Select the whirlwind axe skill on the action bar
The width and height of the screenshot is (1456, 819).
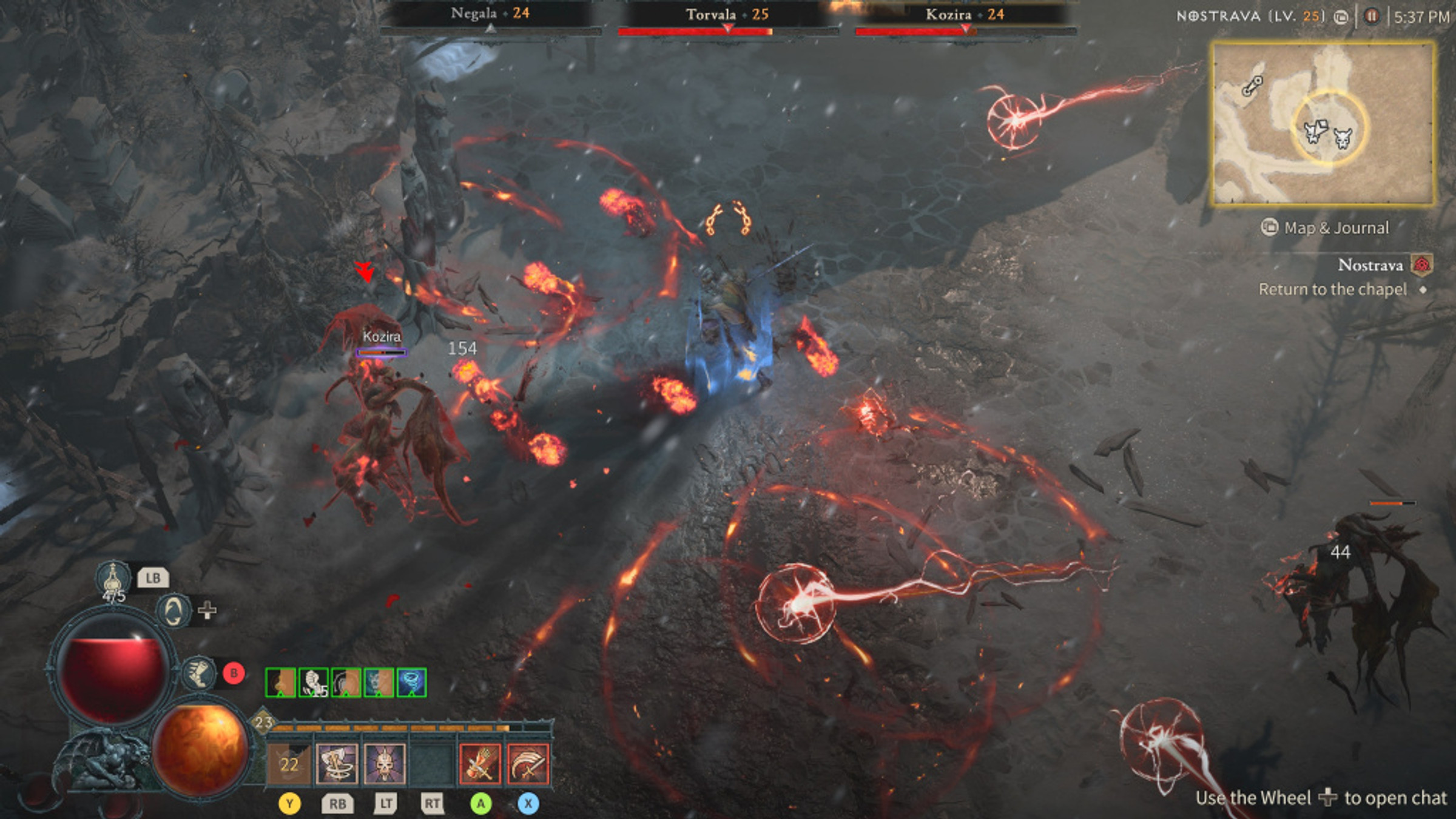coord(337,764)
